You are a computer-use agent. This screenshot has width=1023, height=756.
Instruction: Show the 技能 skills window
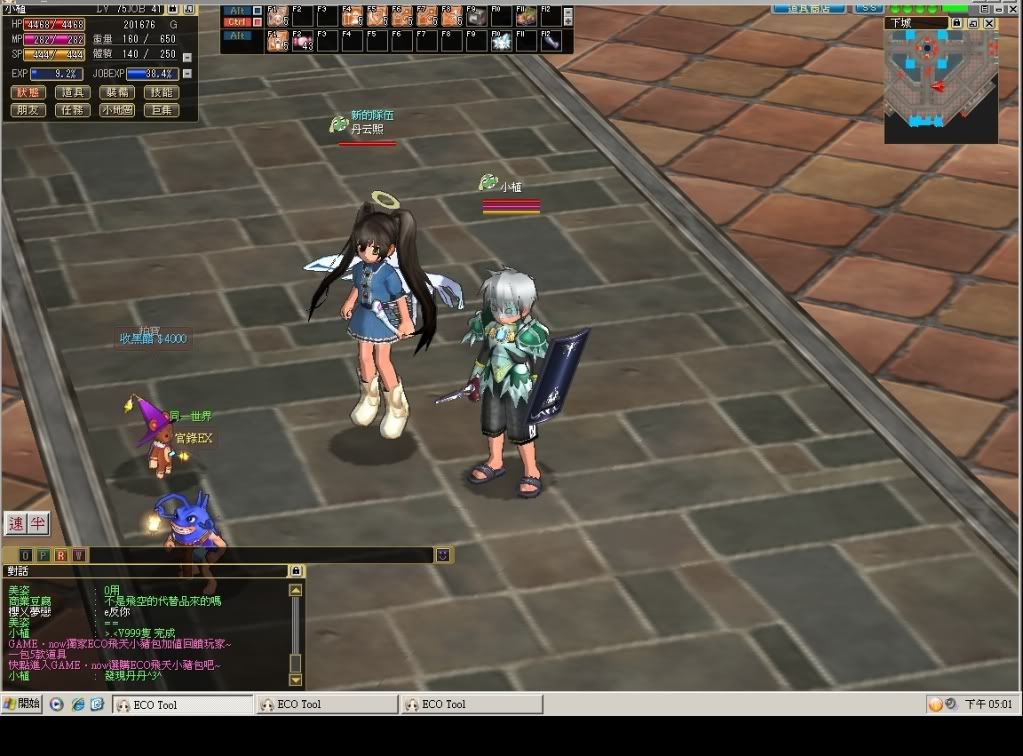pos(161,92)
